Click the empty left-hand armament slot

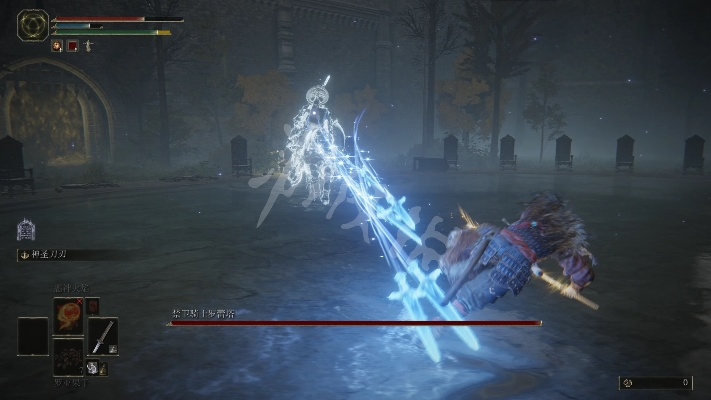coord(32,336)
